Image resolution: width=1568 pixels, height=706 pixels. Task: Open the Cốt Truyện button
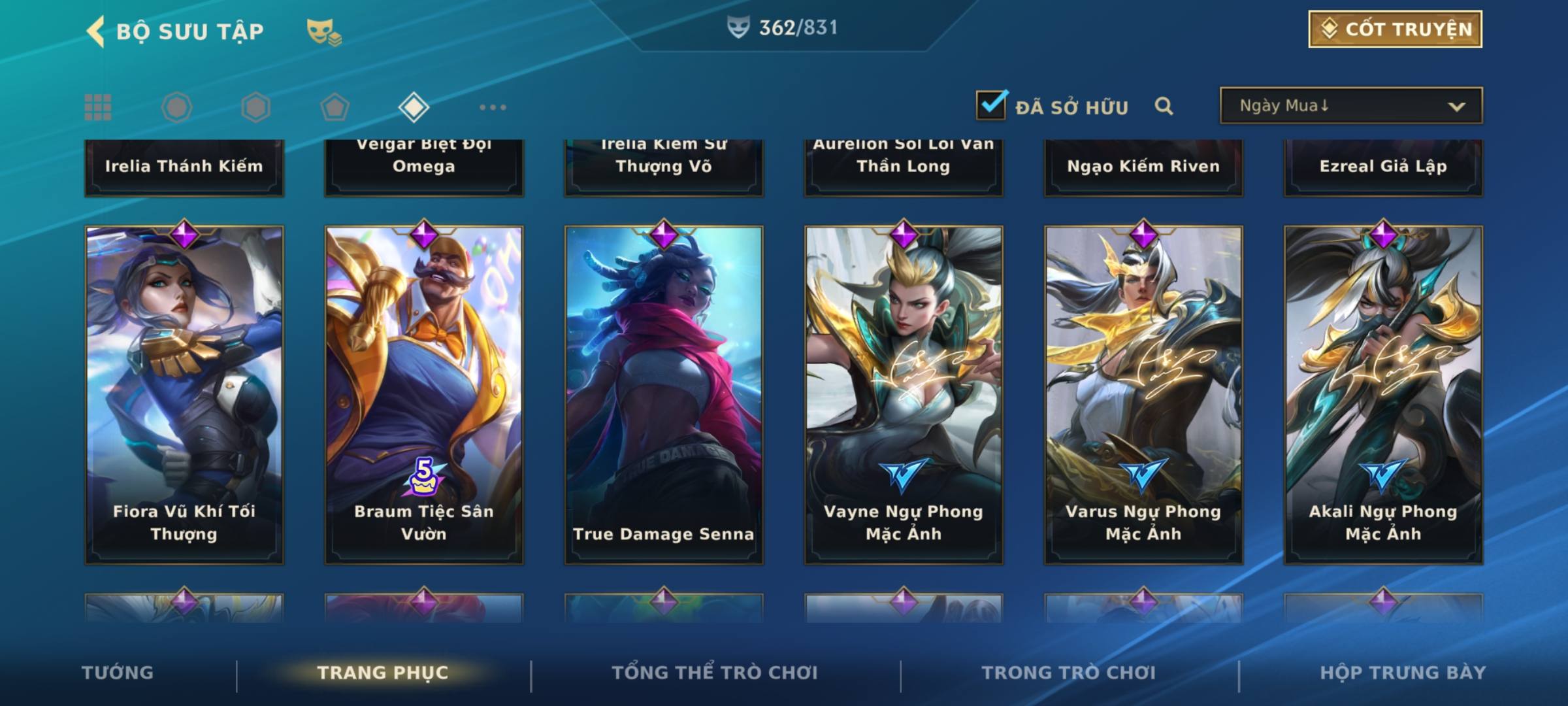[1395, 29]
